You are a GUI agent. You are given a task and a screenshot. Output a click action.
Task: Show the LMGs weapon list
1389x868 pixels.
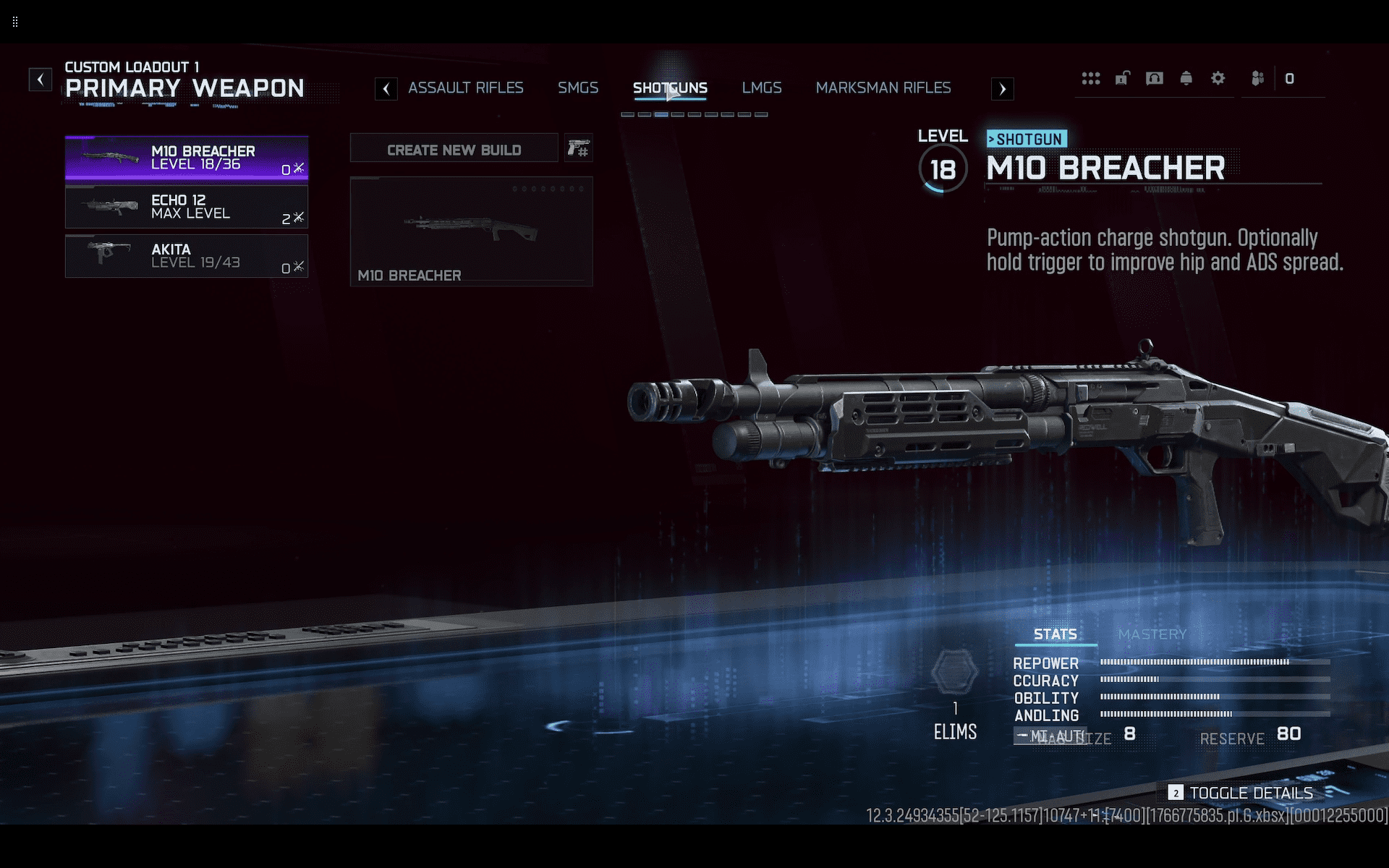point(761,88)
